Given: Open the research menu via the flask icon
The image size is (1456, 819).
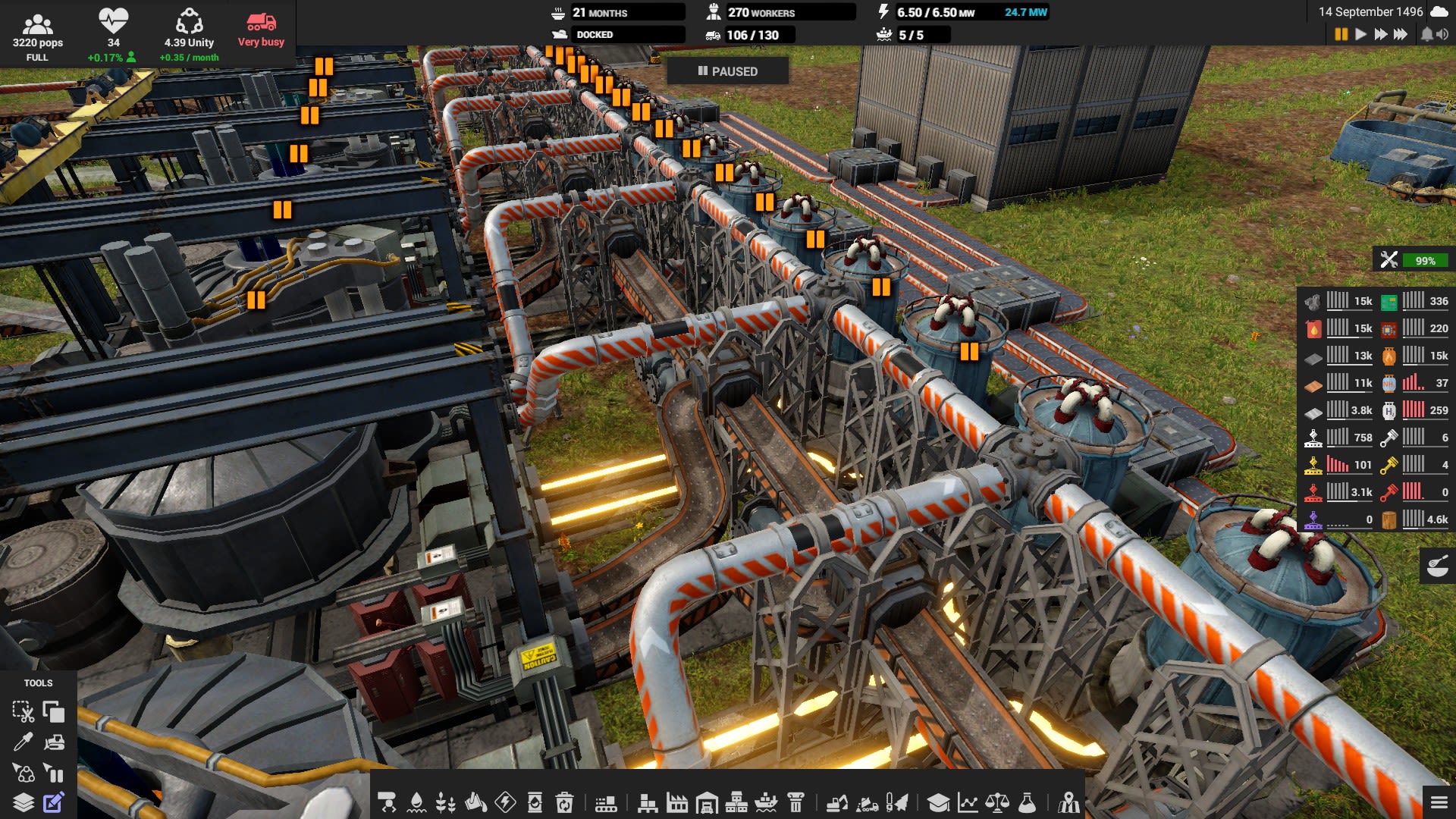Looking at the screenshot, I should (x=1029, y=802).
